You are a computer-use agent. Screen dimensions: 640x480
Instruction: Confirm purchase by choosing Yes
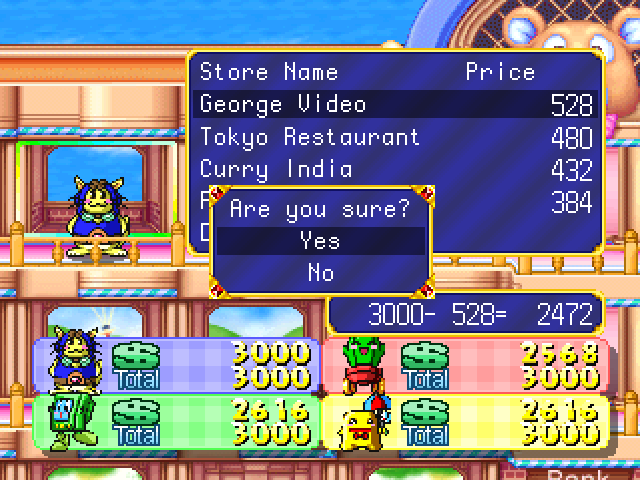pyautogui.click(x=320, y=241)
